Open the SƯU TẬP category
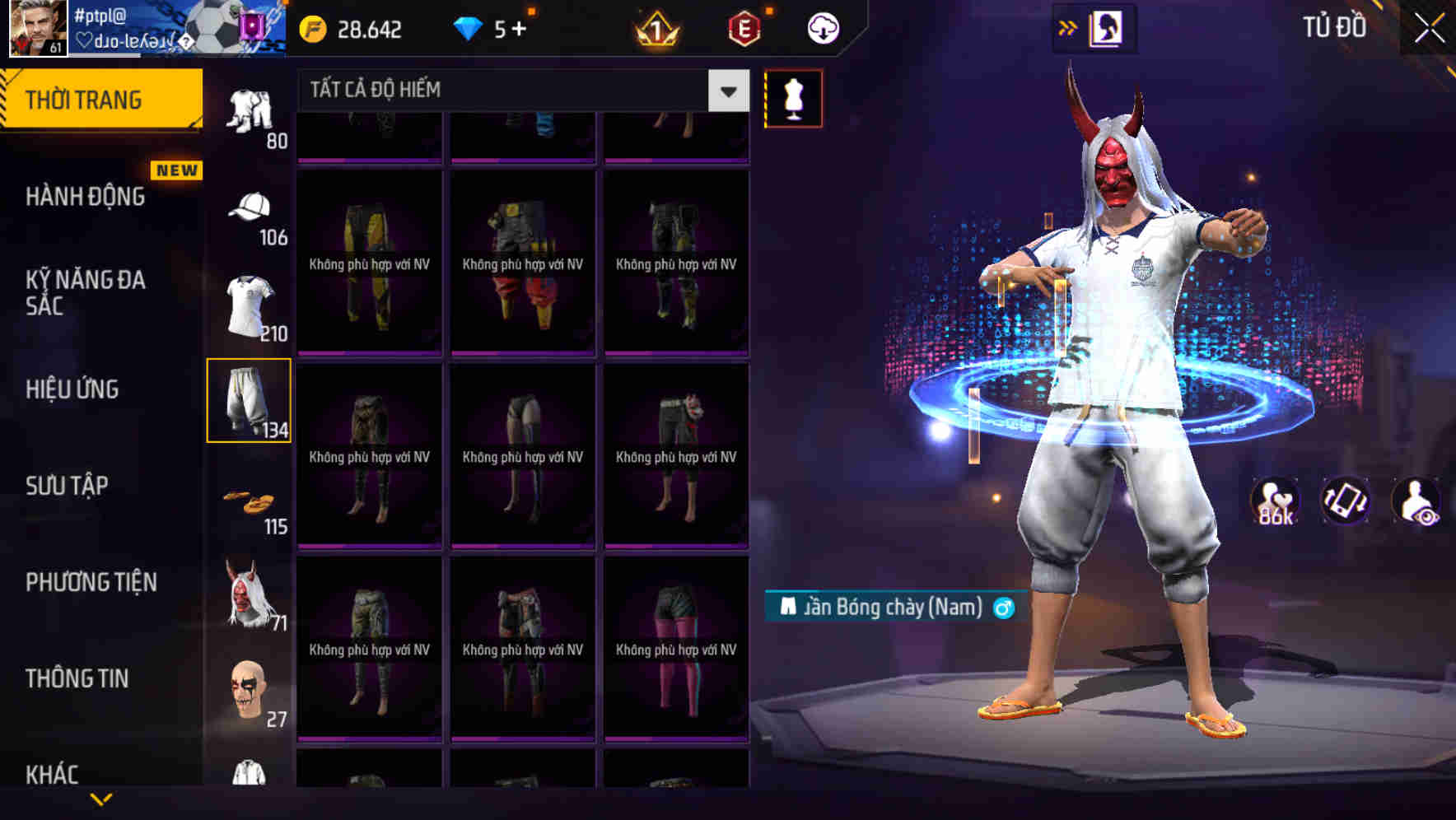1456x820 pixels. pyautogui.click(x=68, y=486)
